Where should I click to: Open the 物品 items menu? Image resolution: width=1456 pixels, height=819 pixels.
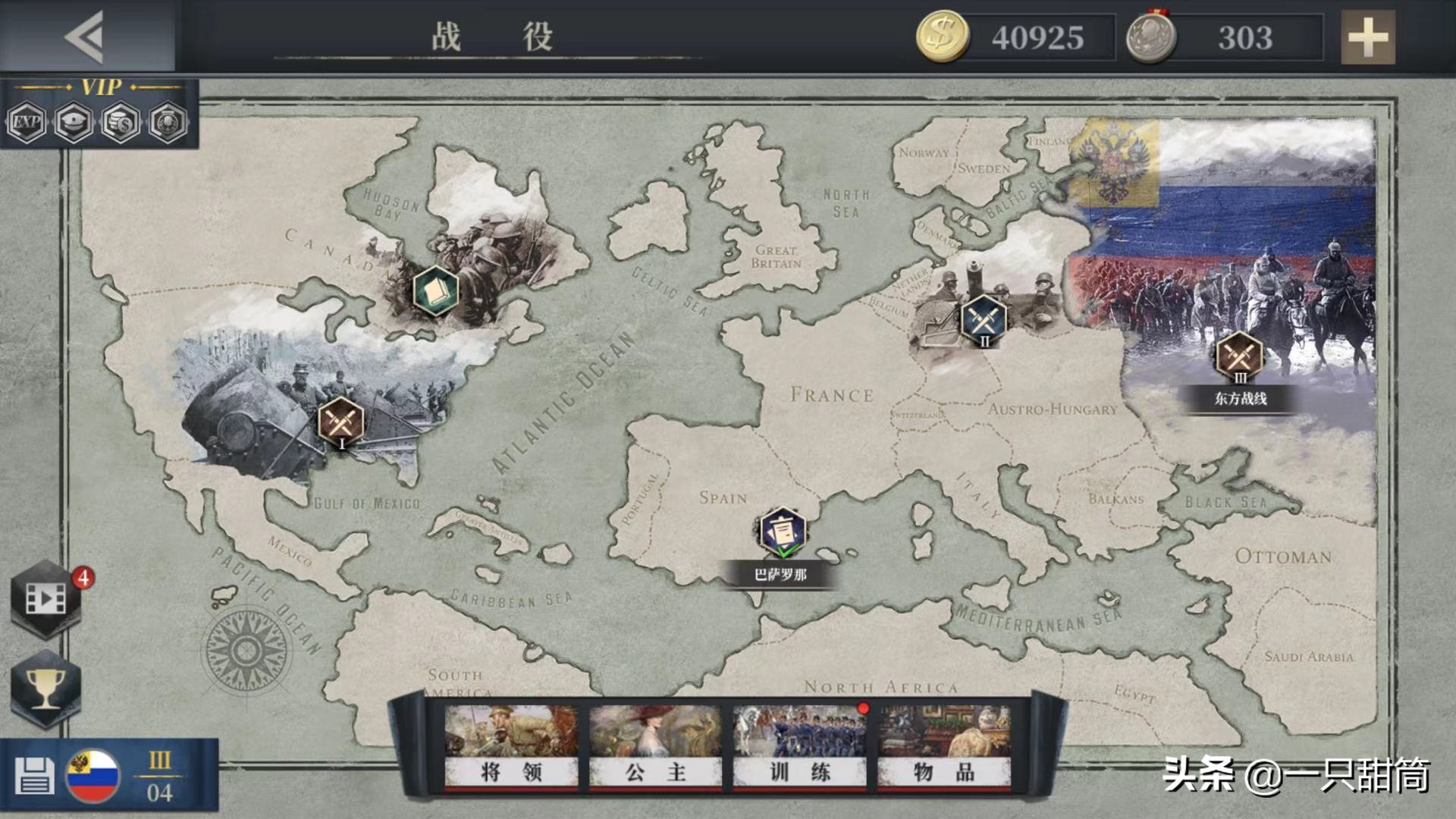click(x=944, y=748)
